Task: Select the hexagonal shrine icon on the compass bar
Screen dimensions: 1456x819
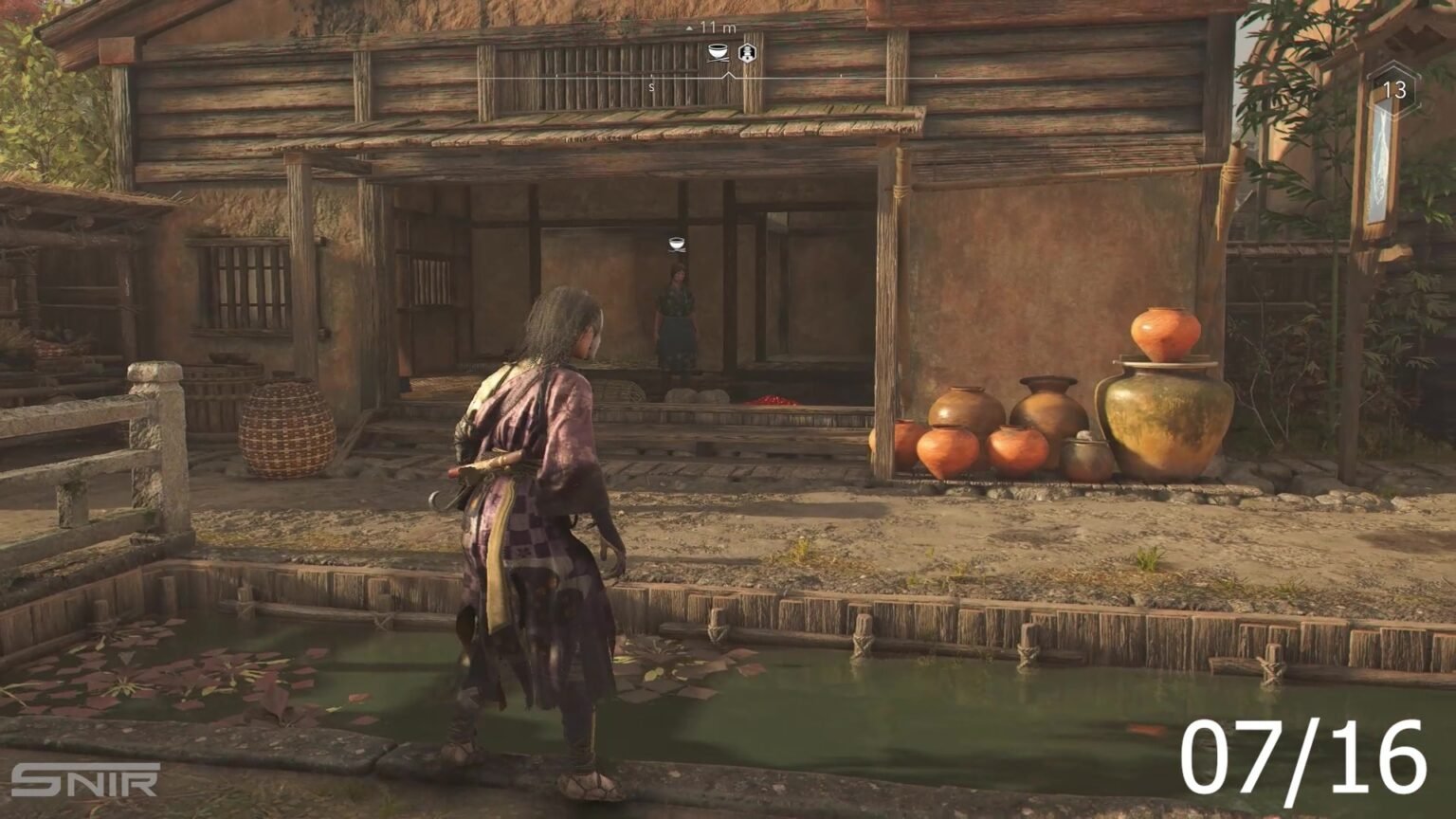Action: [746, 54]
